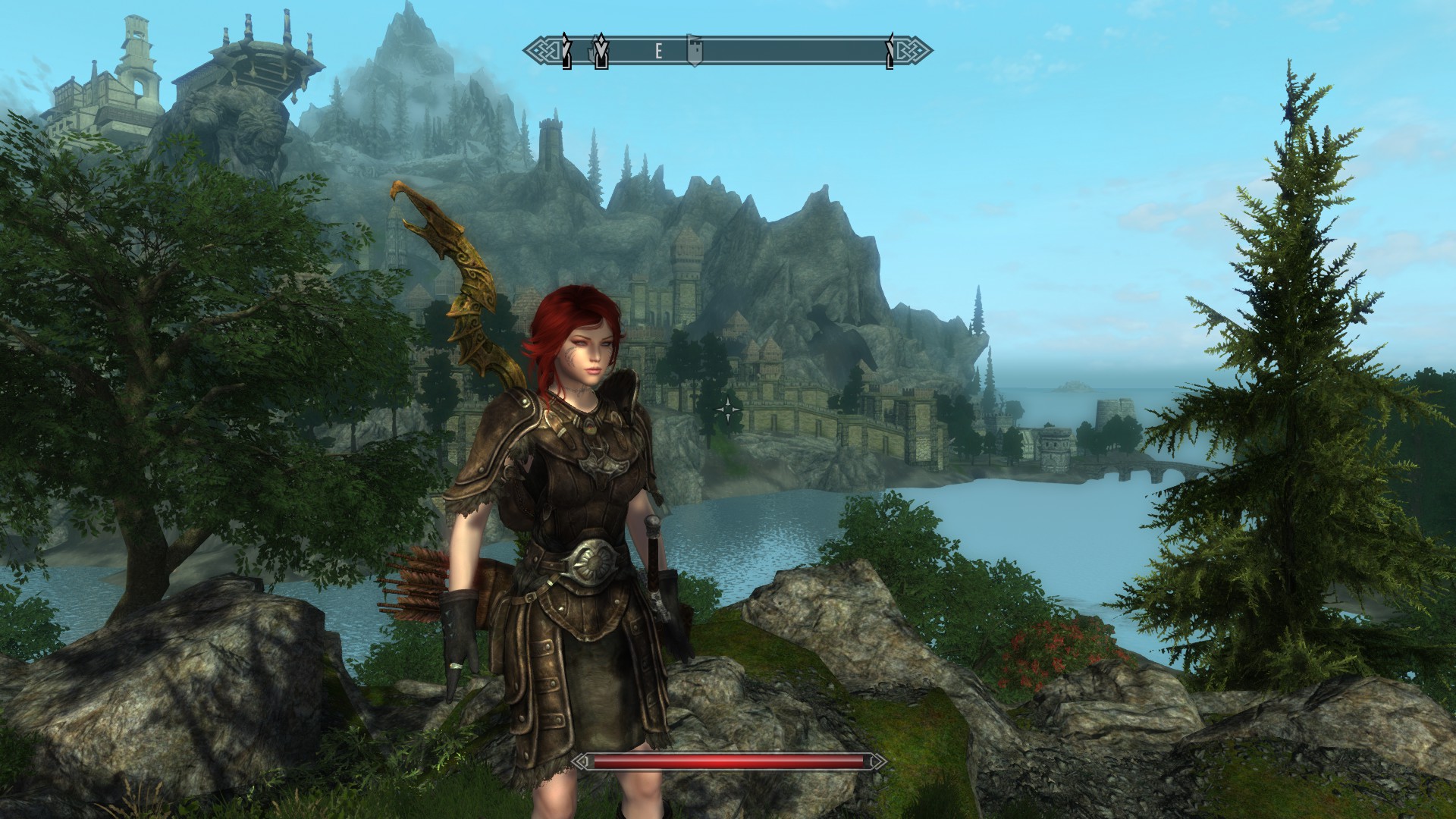Select the quest arrow marker at the compass's right end

click(890, 52)
